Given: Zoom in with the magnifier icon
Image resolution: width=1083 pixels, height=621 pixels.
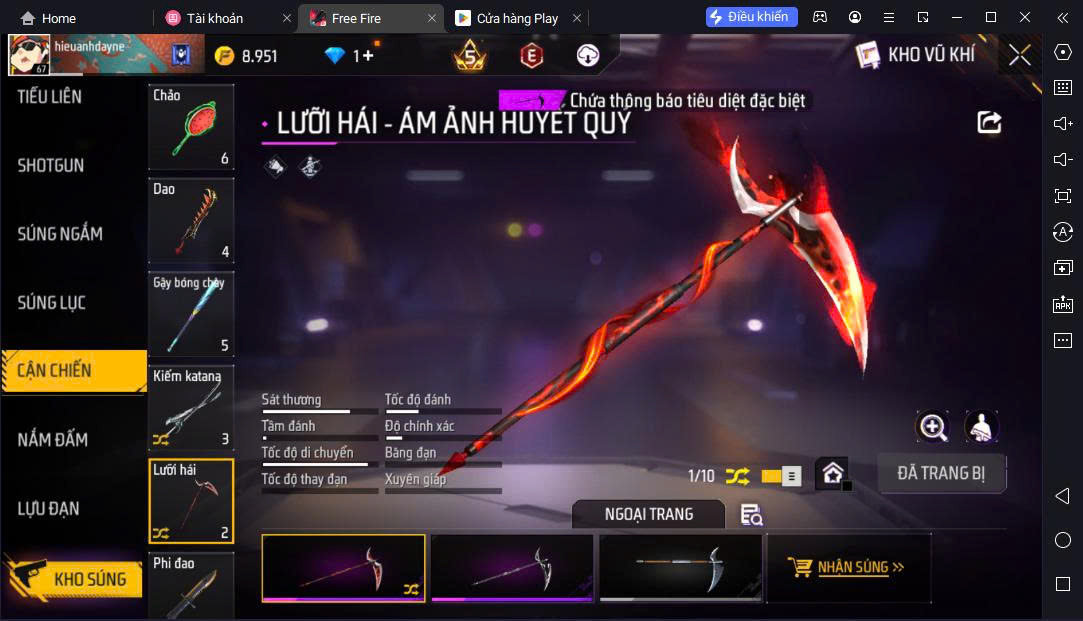Looking at the screenshot, I should tap(932, 427).
